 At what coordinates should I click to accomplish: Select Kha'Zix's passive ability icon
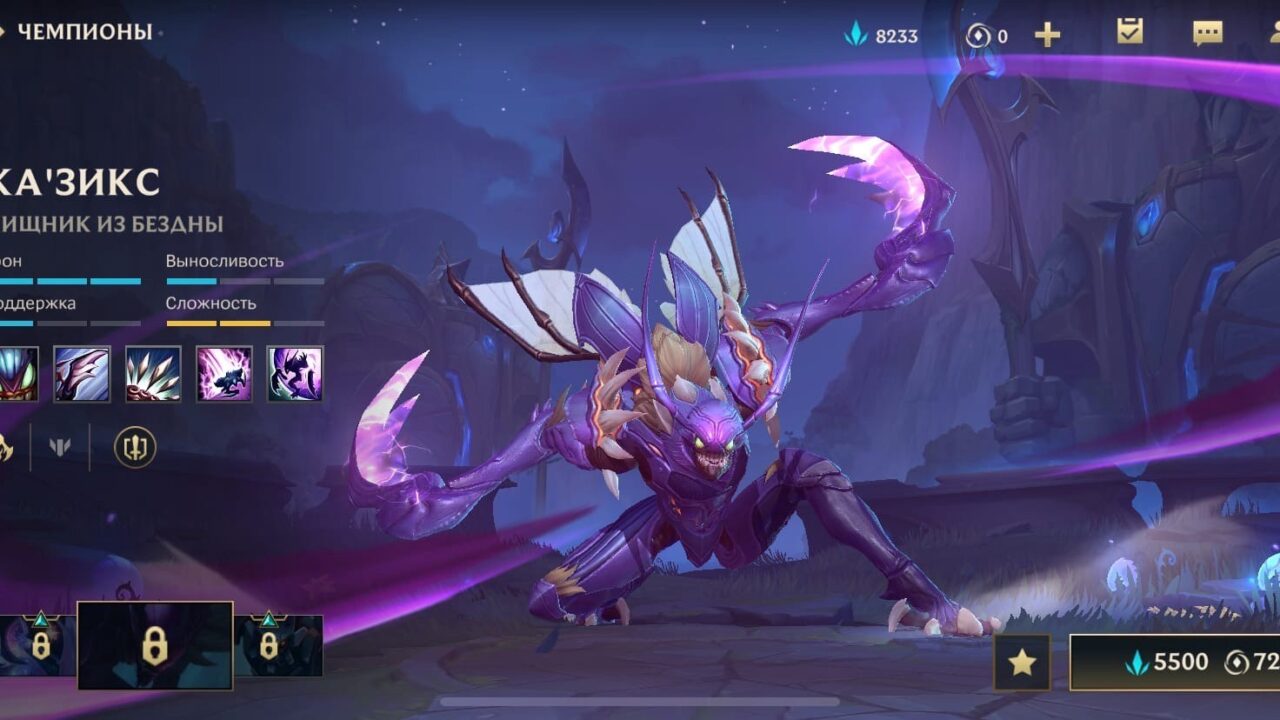[x=15, y=372]
